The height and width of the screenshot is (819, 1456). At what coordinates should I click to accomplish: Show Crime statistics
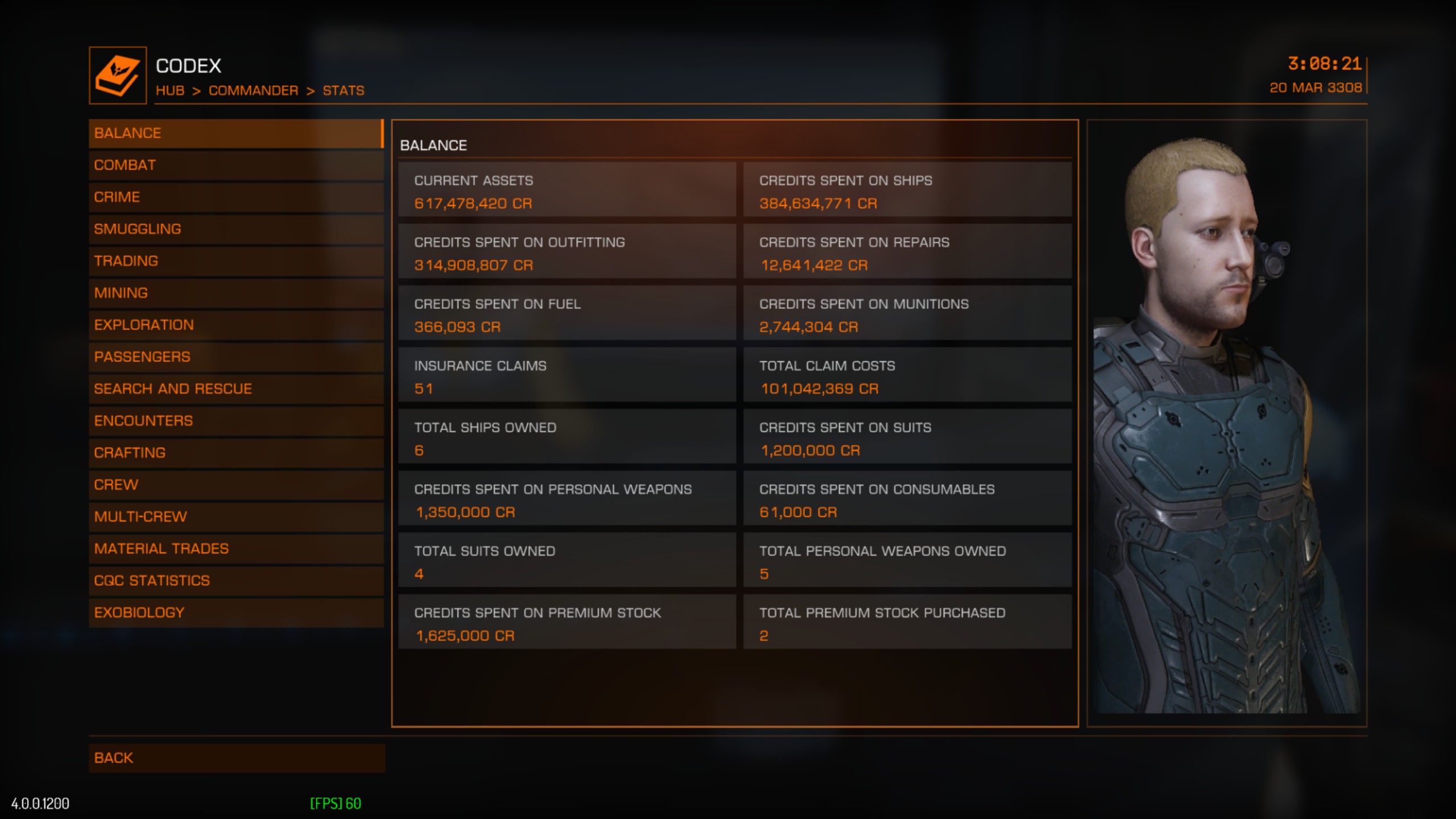coord(235,197)
